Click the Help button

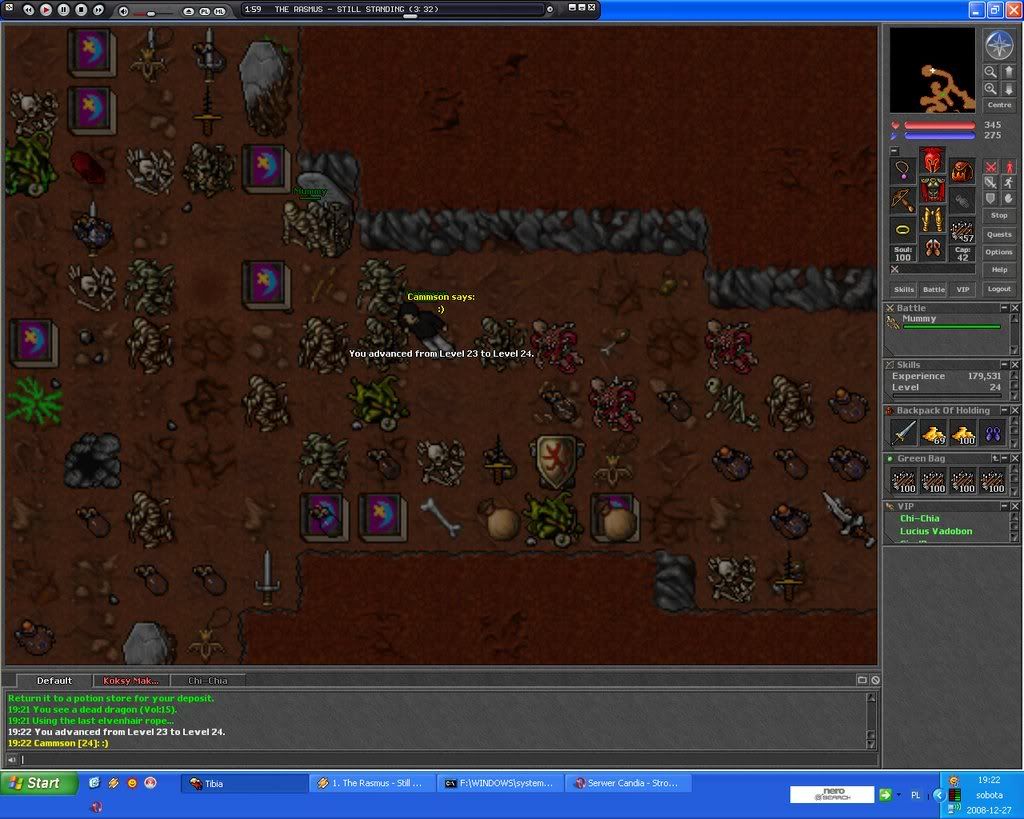pos(999,270)
